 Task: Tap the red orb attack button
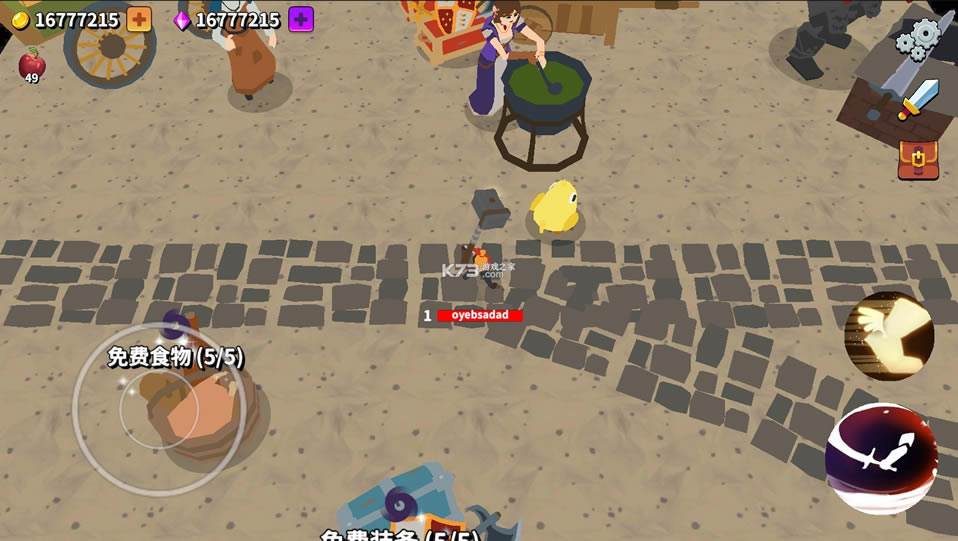click(x=881, y=458)
